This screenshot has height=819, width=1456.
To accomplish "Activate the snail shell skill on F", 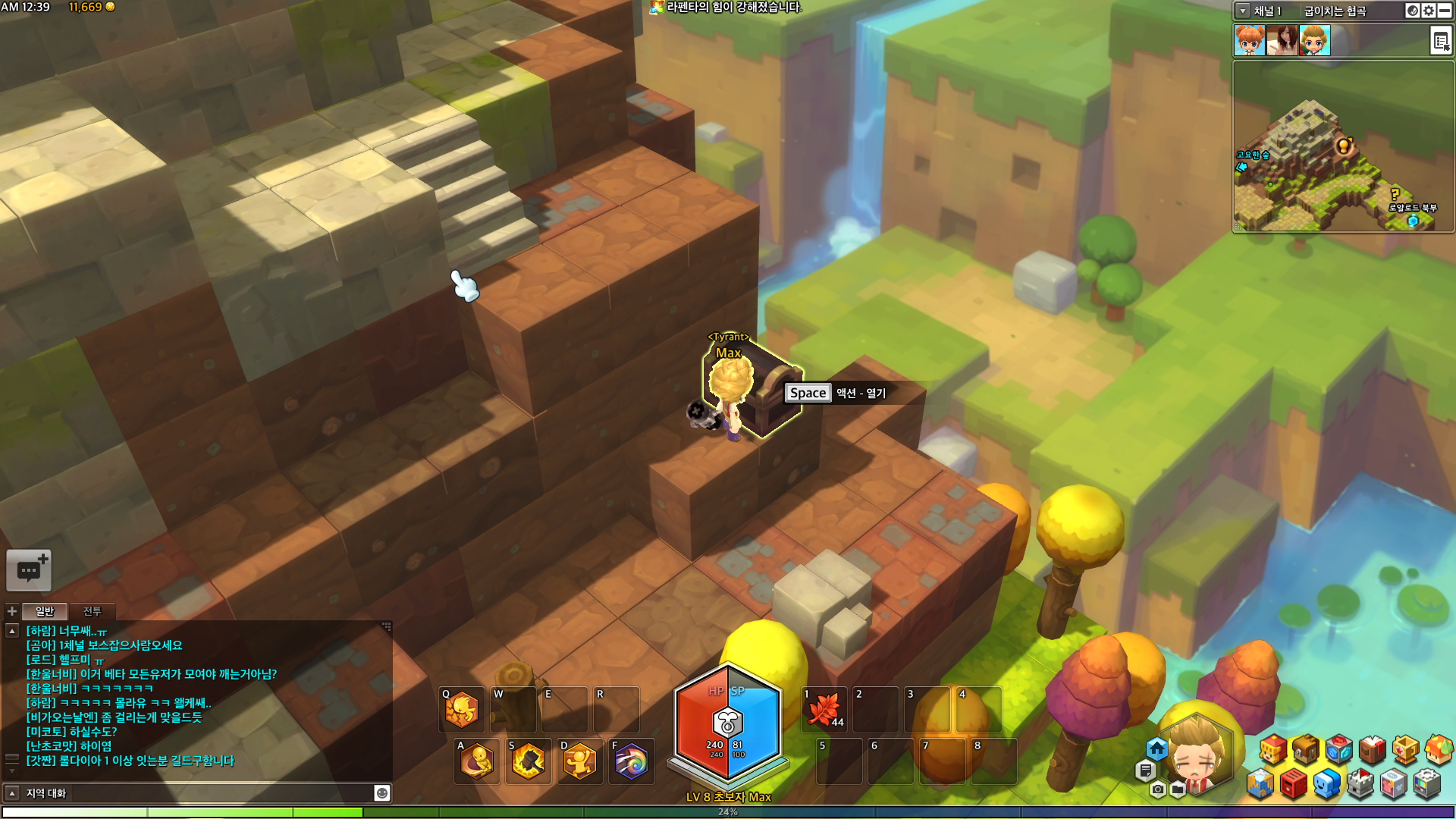I will point(631,761).
